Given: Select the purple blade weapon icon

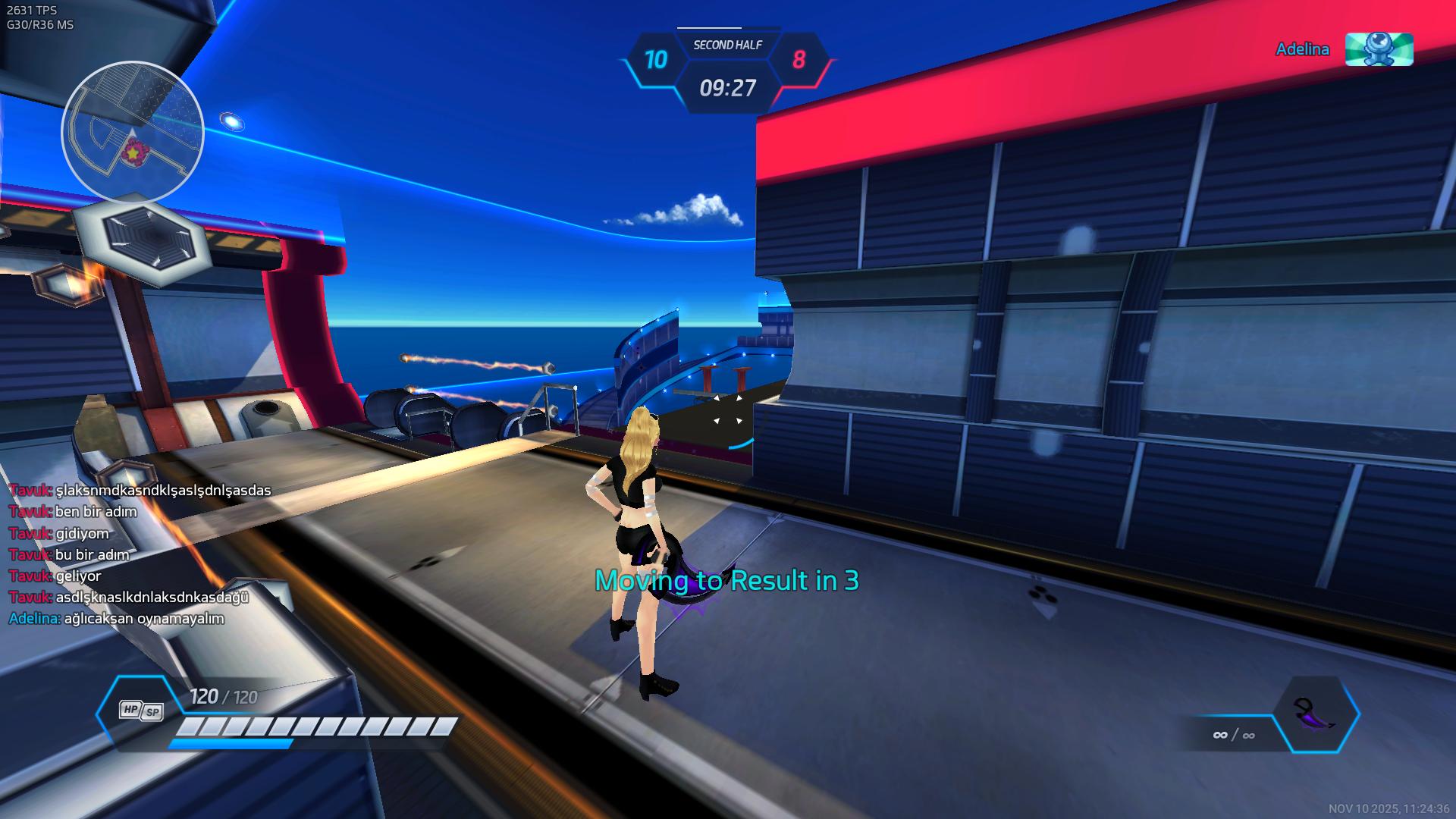Looking at the screenshot, I should tap(1316, 714).
